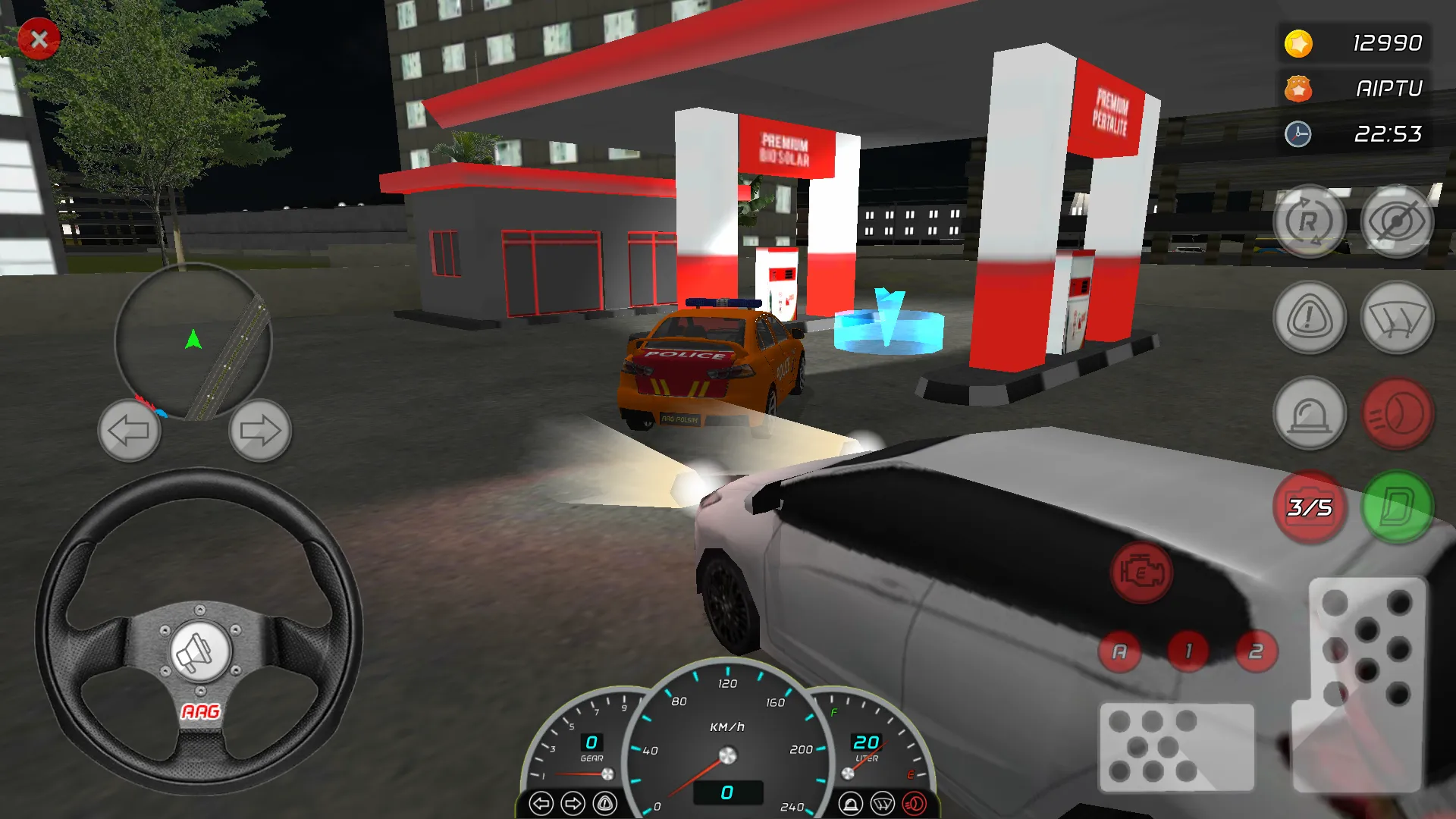Select siren mode 2
The image size is (1456, 819).
1256,651
